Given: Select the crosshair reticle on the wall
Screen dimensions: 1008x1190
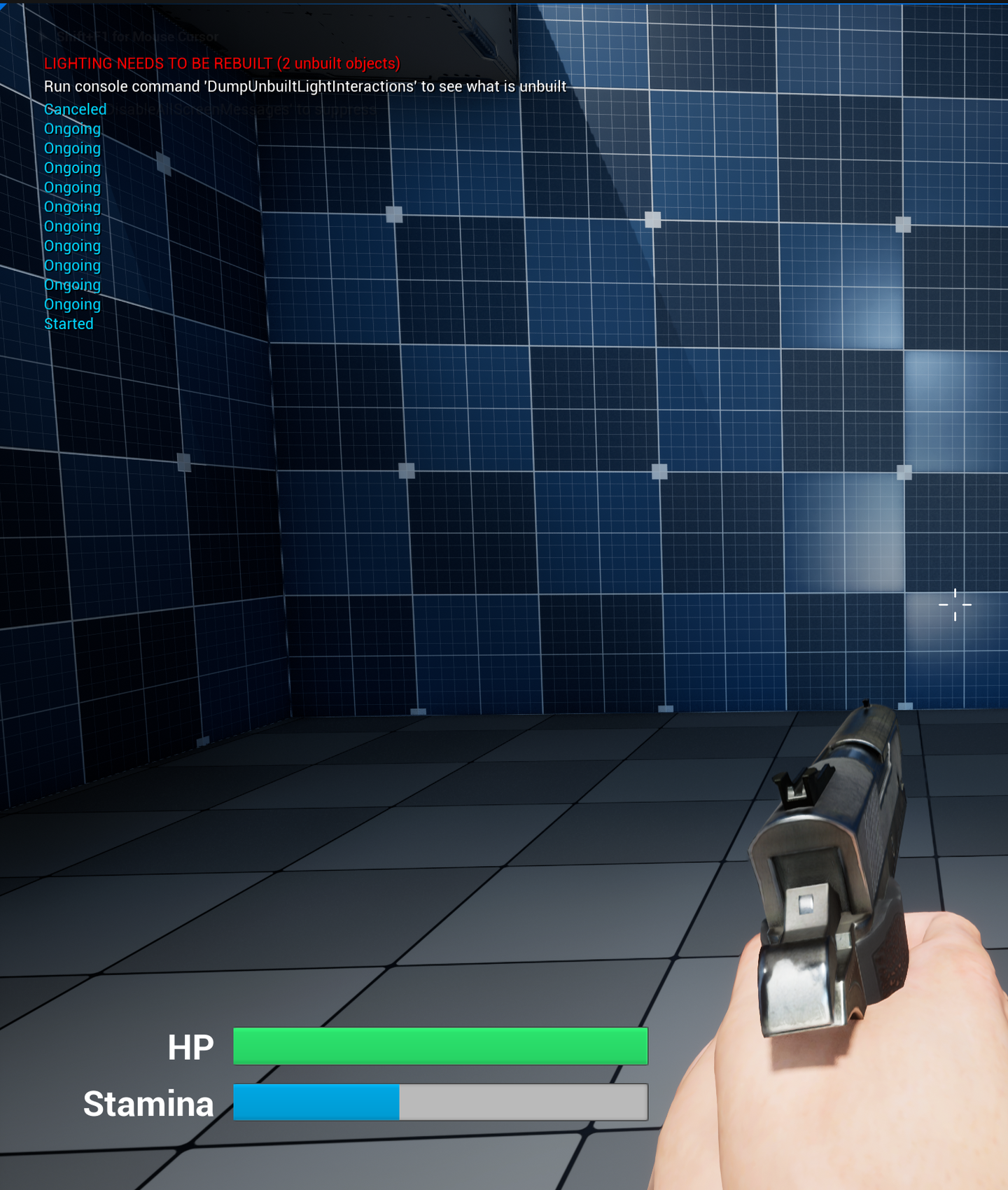Looking at the screenshot, I should 955,606.
